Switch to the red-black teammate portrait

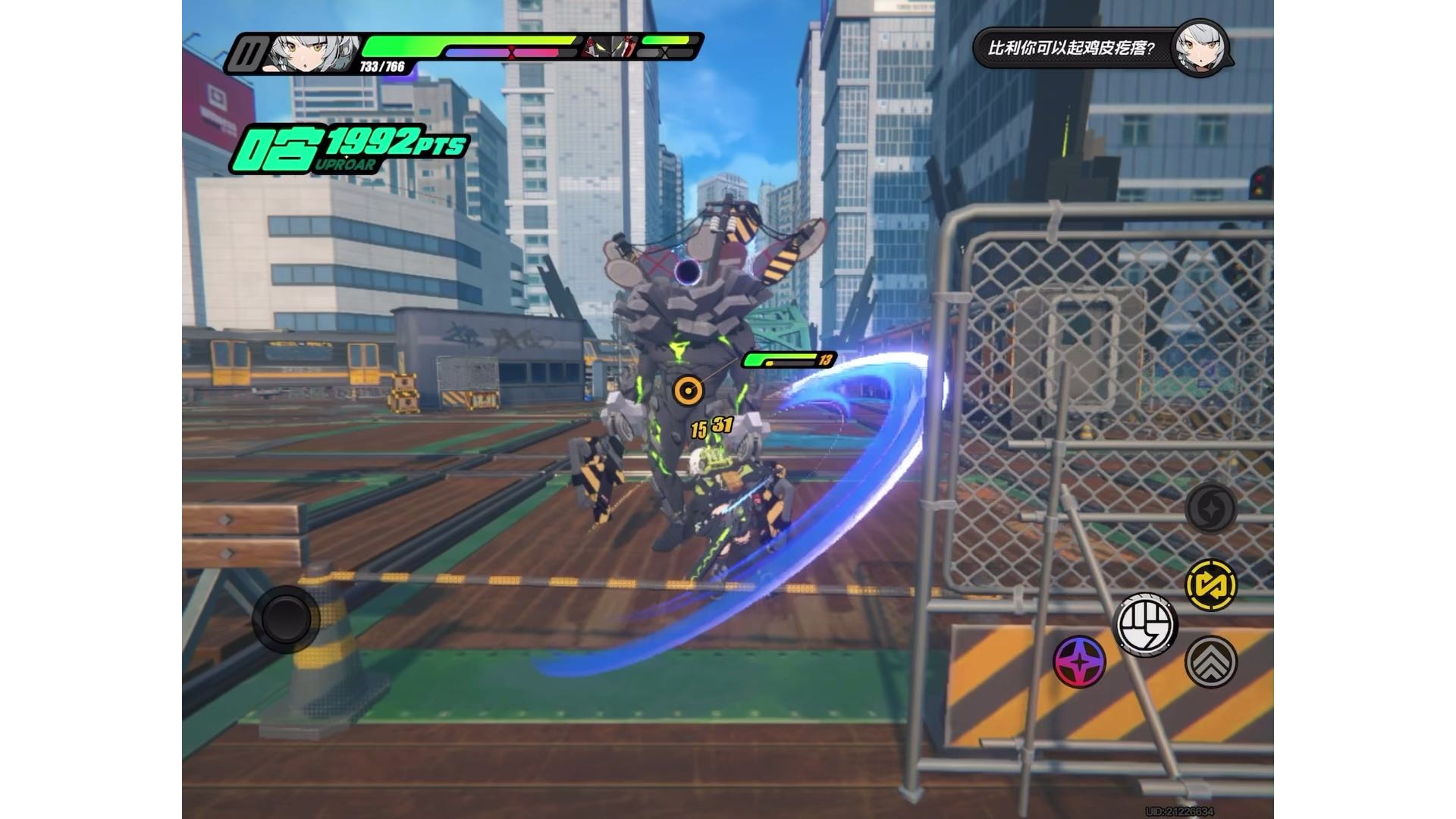tap(610, 47)
